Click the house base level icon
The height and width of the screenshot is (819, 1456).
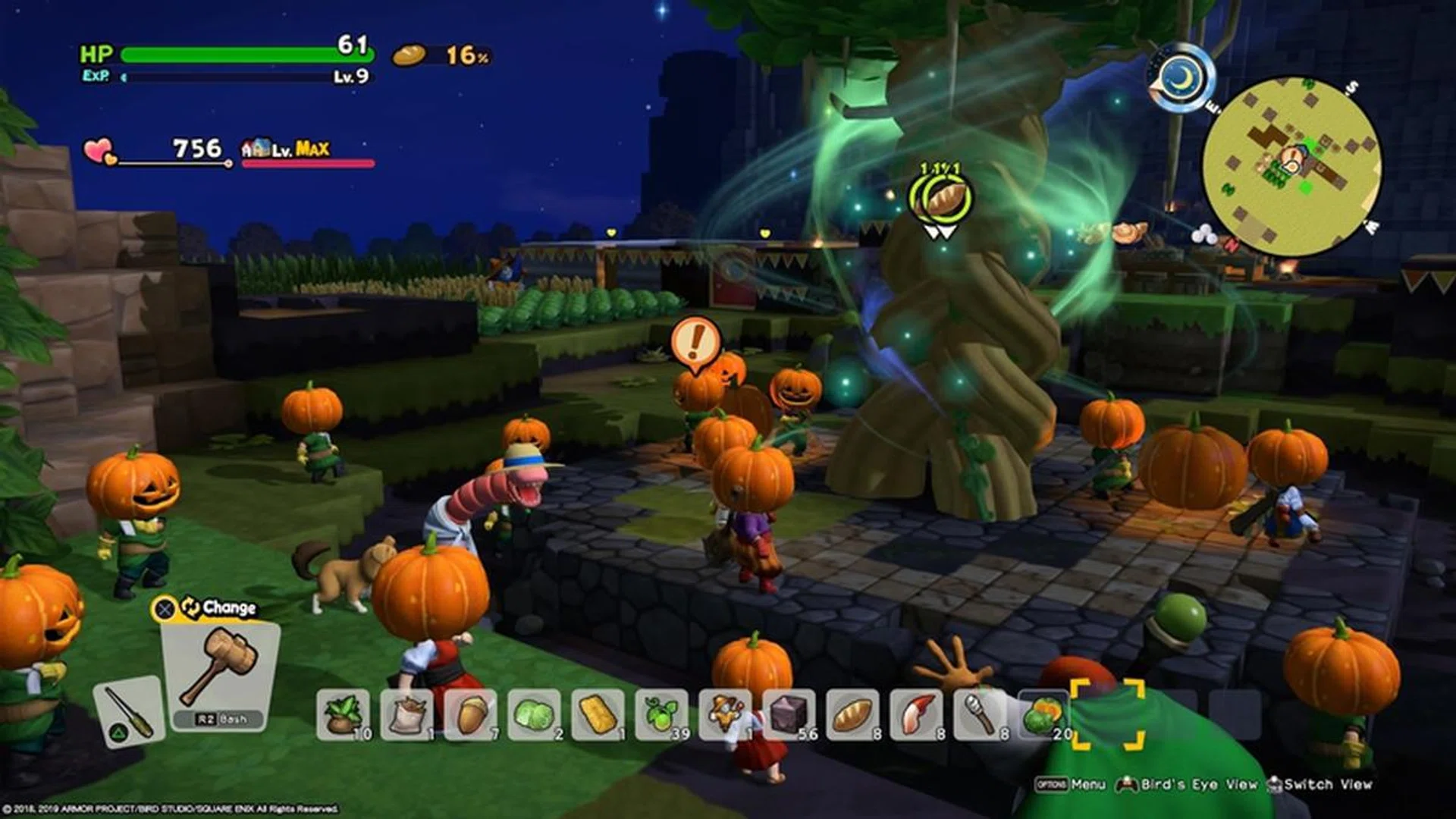[256, 148]
